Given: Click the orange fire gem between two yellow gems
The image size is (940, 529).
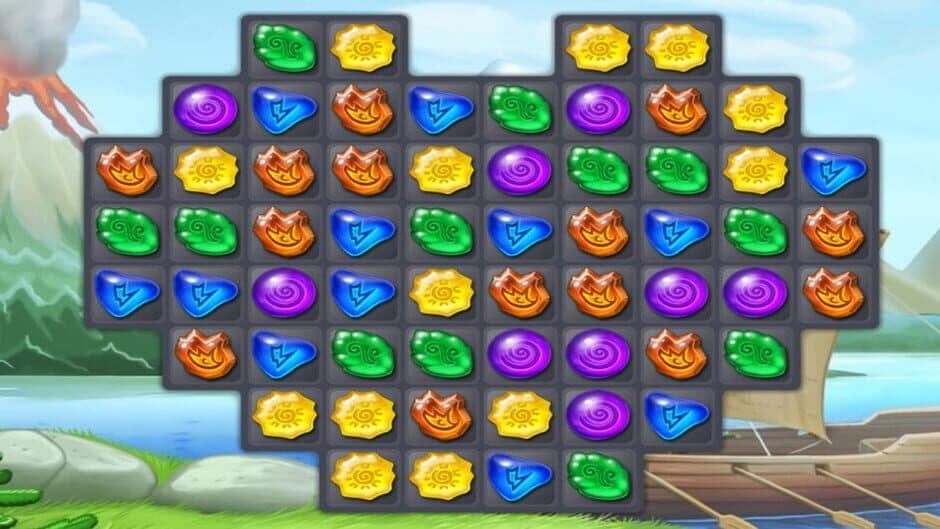Looking at the screenshot, I should 441,414.
